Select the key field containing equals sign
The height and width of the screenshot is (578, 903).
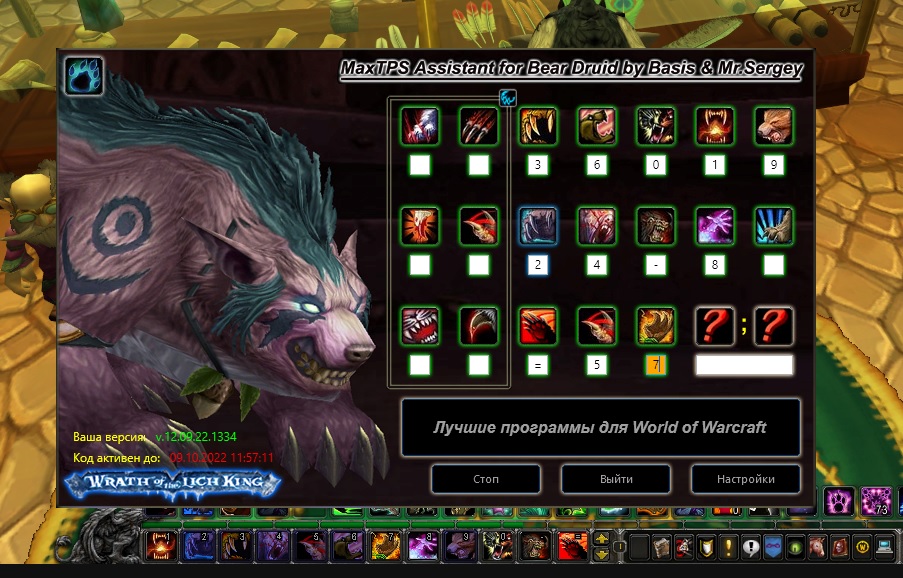[x=538, y=365]
